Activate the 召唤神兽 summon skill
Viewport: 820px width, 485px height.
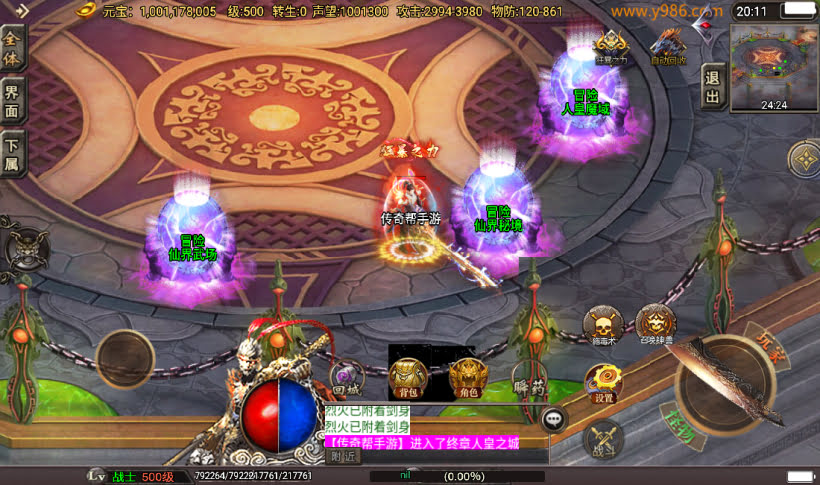click(655, 323)
